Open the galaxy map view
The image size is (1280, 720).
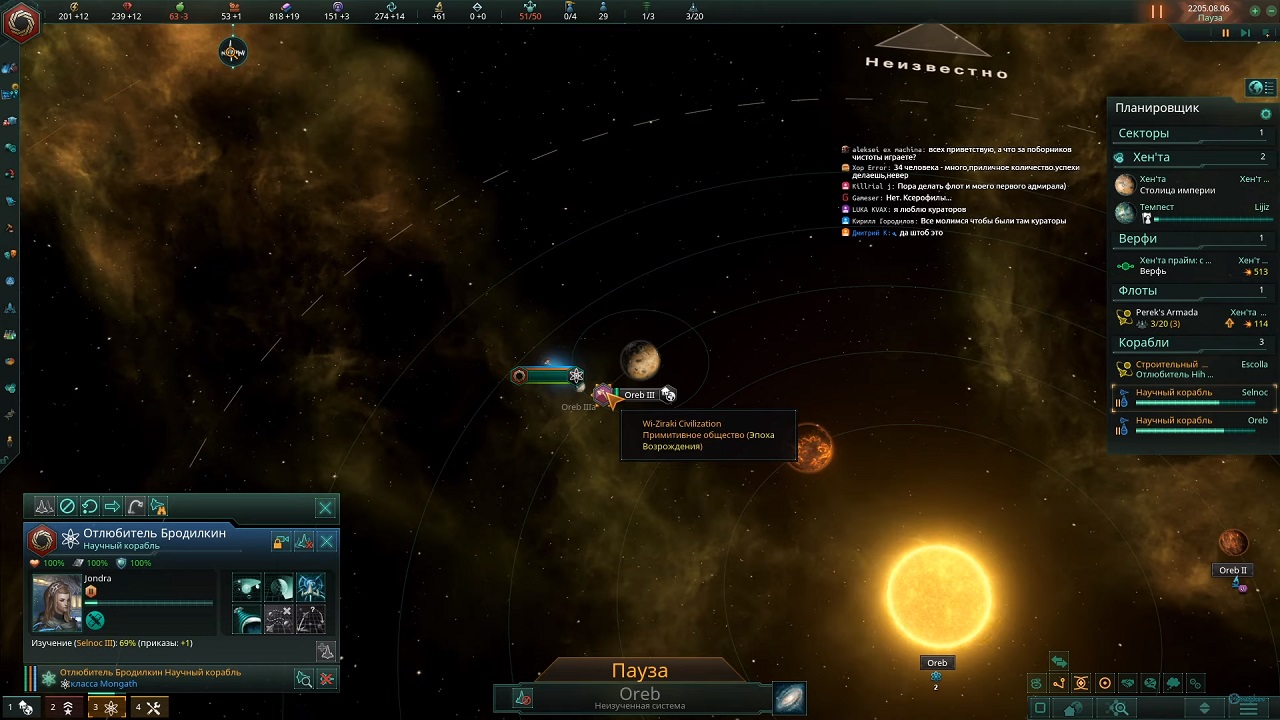click(x=789, y=697)
